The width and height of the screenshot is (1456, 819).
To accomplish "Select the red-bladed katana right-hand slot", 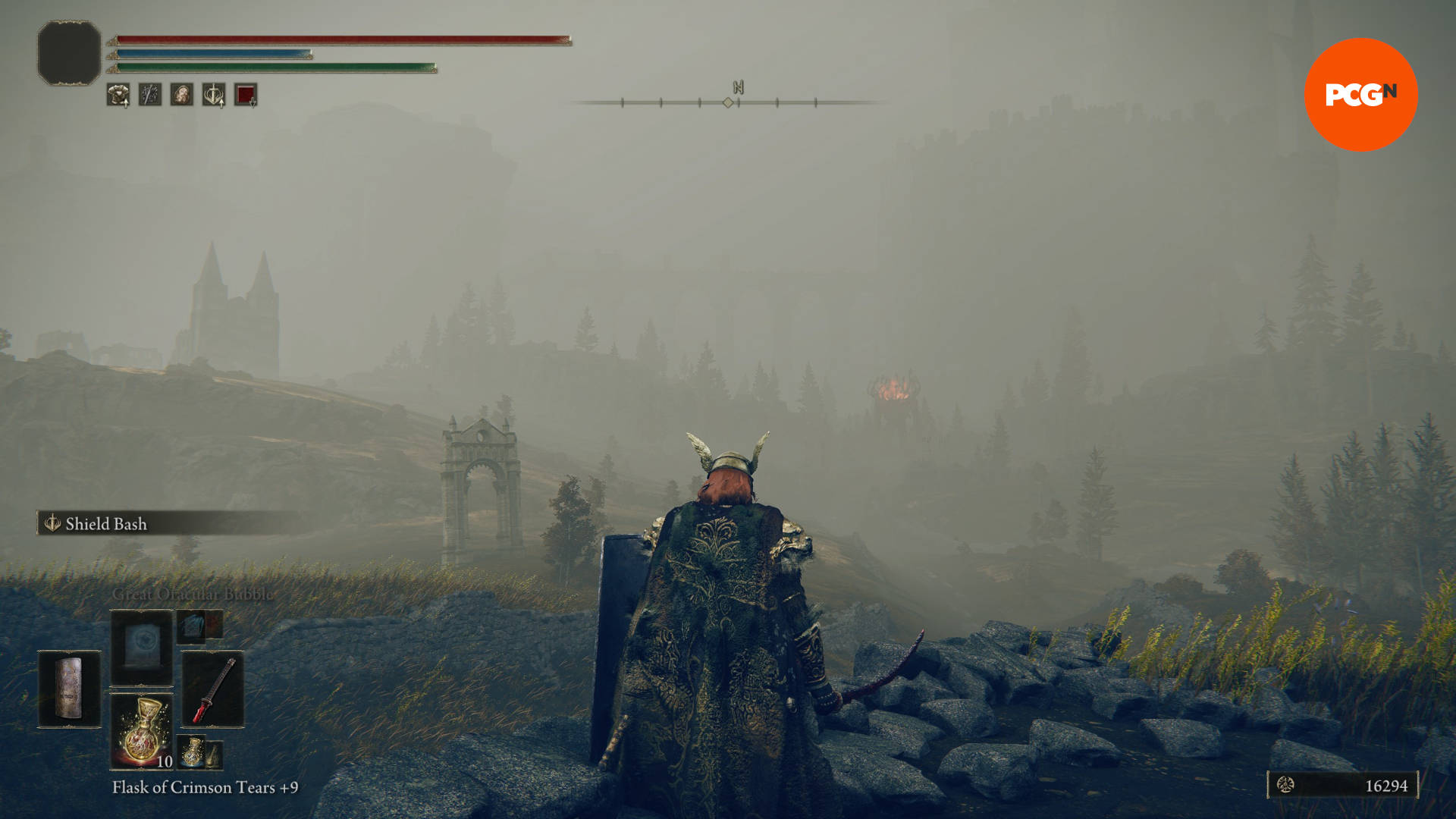I will click(213, 689).
